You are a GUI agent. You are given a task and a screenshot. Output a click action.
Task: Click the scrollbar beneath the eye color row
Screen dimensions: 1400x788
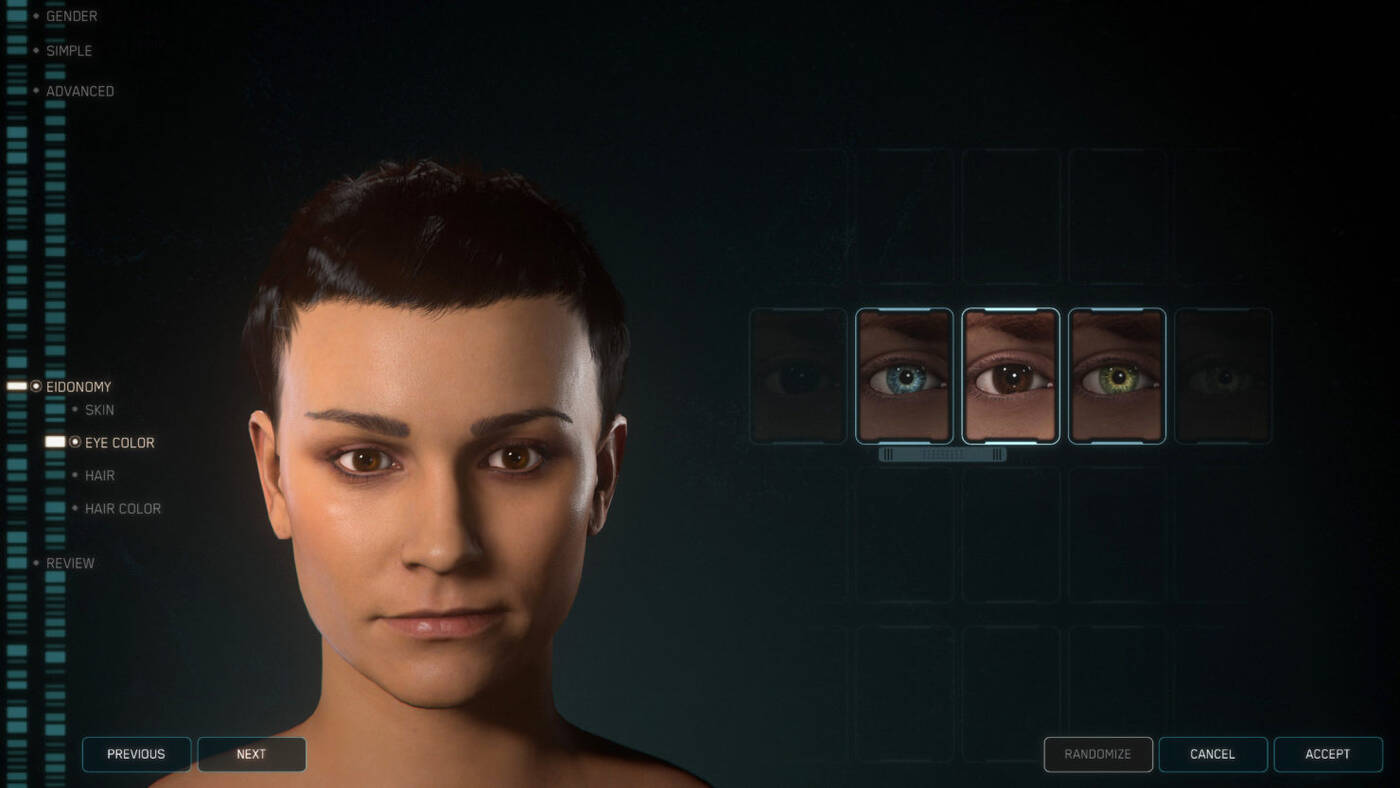pyautogui.click(x=940, y=453)
